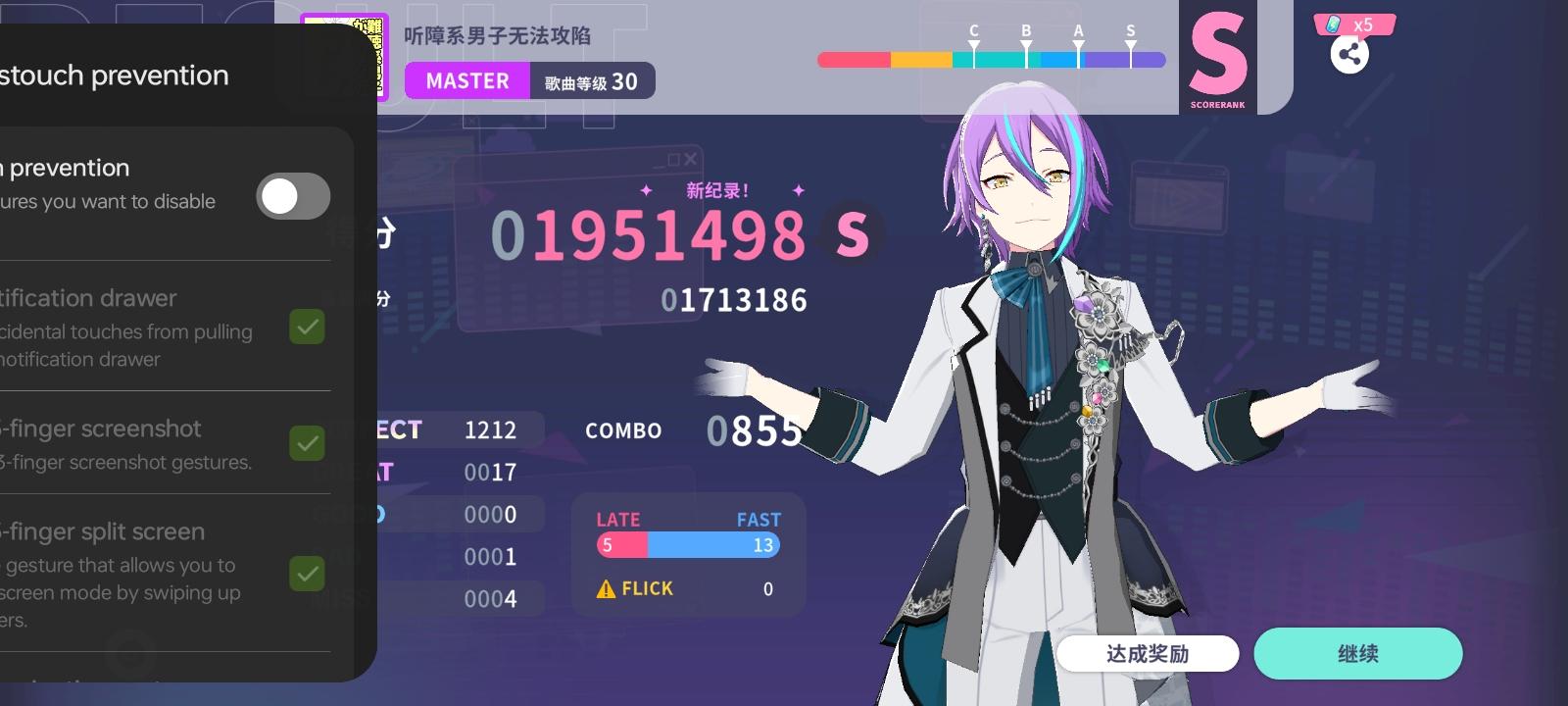Click the energy drink icon on the x5 badge

pyautogui.click(x=1333, y=25)
